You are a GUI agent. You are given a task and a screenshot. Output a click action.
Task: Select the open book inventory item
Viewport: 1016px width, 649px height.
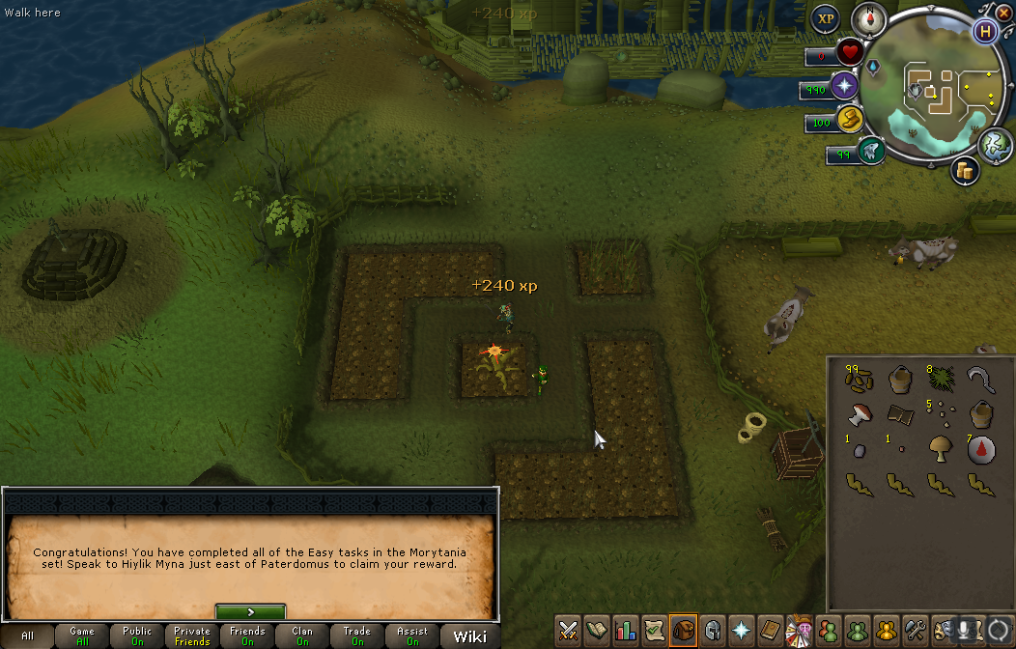click(899, 414)
